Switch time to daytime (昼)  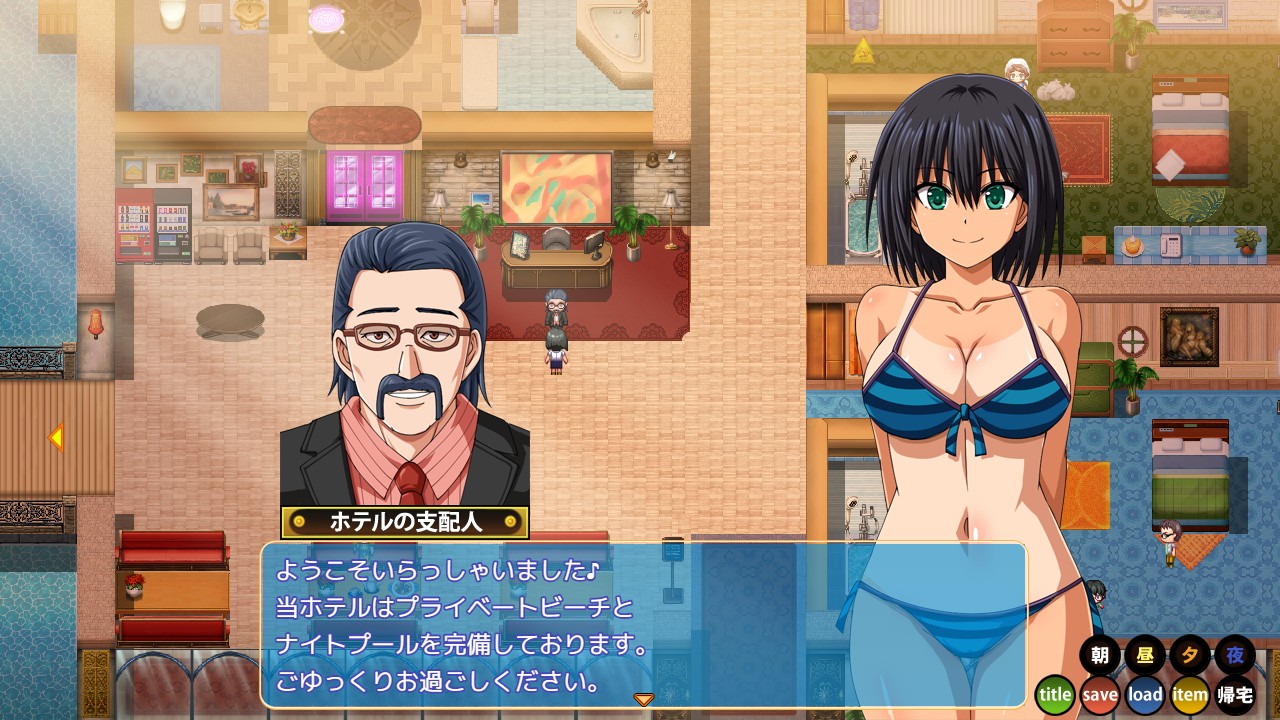pyautogui.click(x=1145, y=656)
